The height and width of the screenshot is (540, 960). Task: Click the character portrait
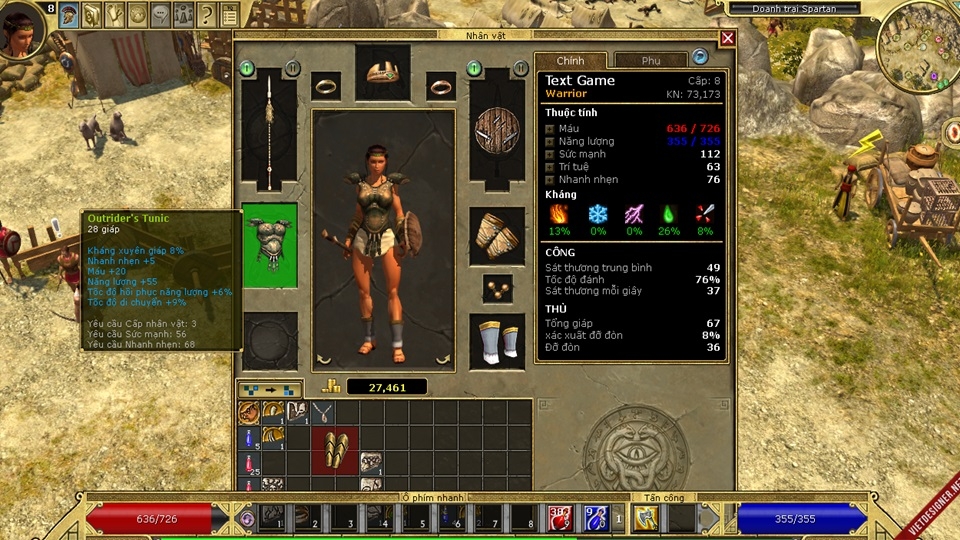click(x=21, y=30)
